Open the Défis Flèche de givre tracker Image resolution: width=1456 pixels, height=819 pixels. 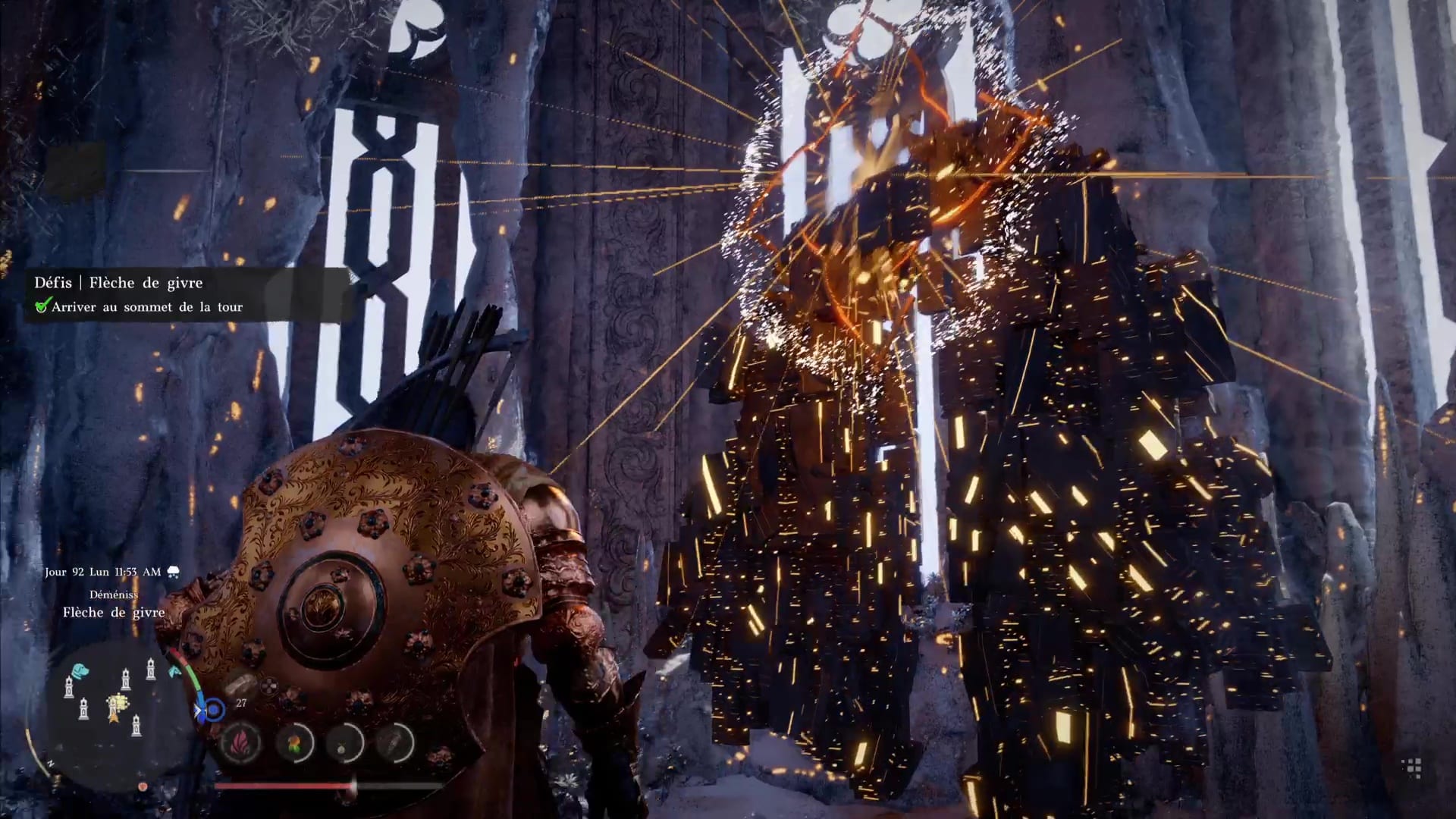coord(118,283)
